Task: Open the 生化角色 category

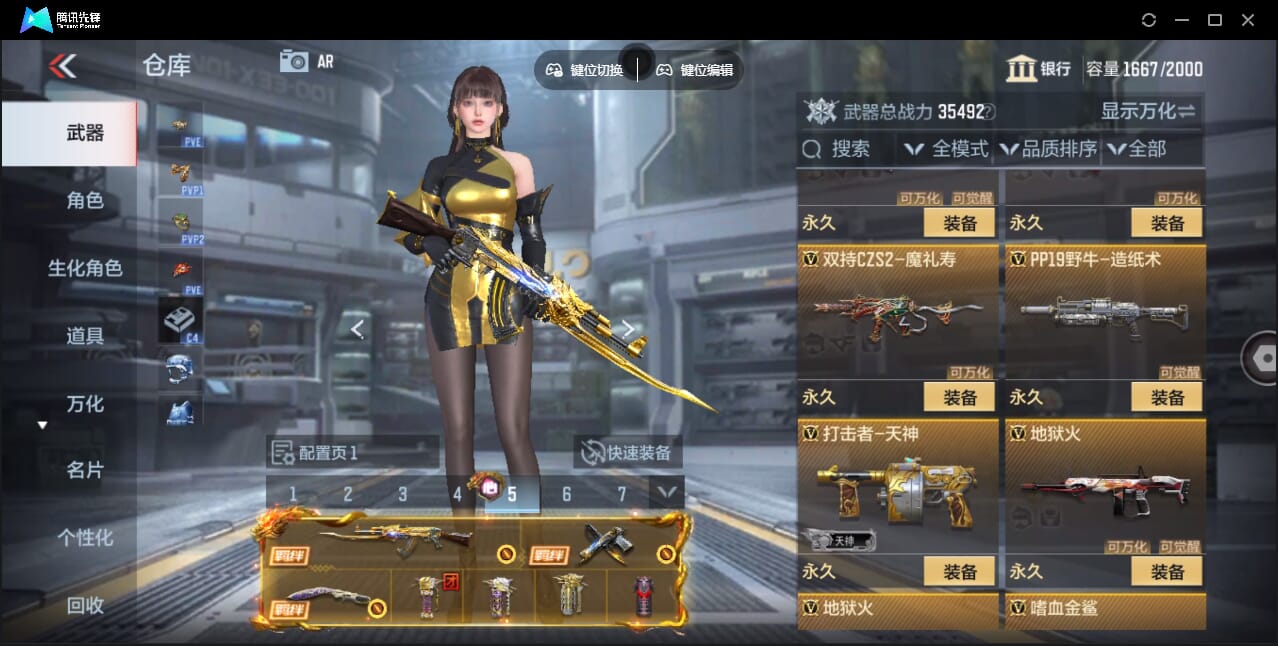Action: coord(85,268)
